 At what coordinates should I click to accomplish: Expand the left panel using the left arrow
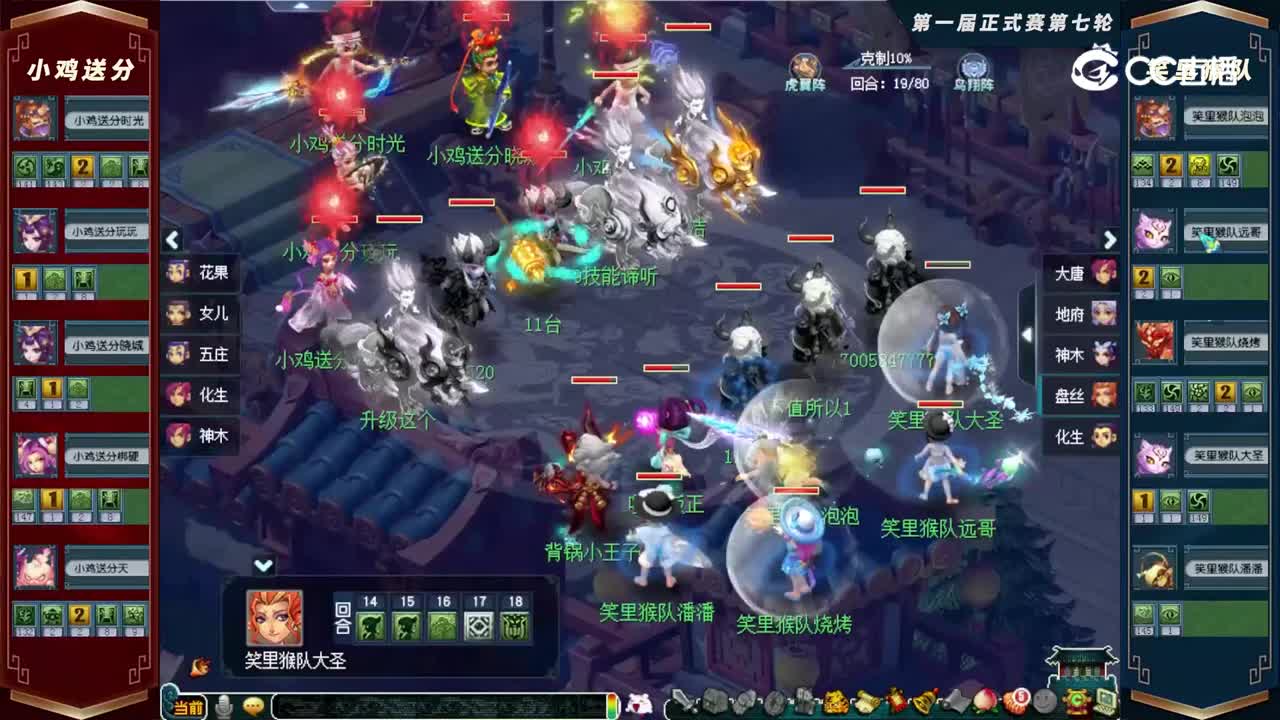click(x=172, y=240)
